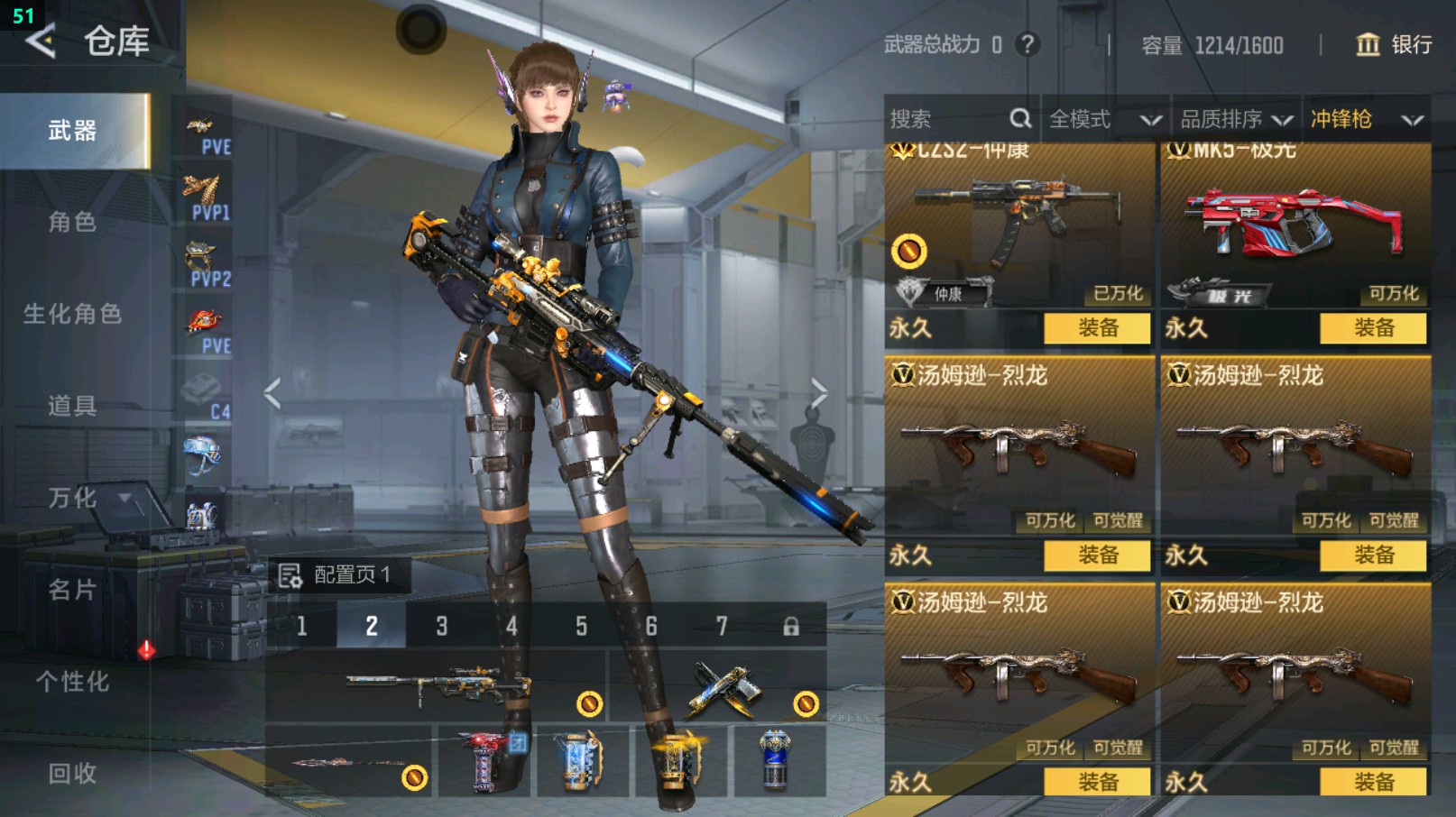Switch to the 角色 tab
Viewport: 1456px width, 817px height.
click(72, 222)
